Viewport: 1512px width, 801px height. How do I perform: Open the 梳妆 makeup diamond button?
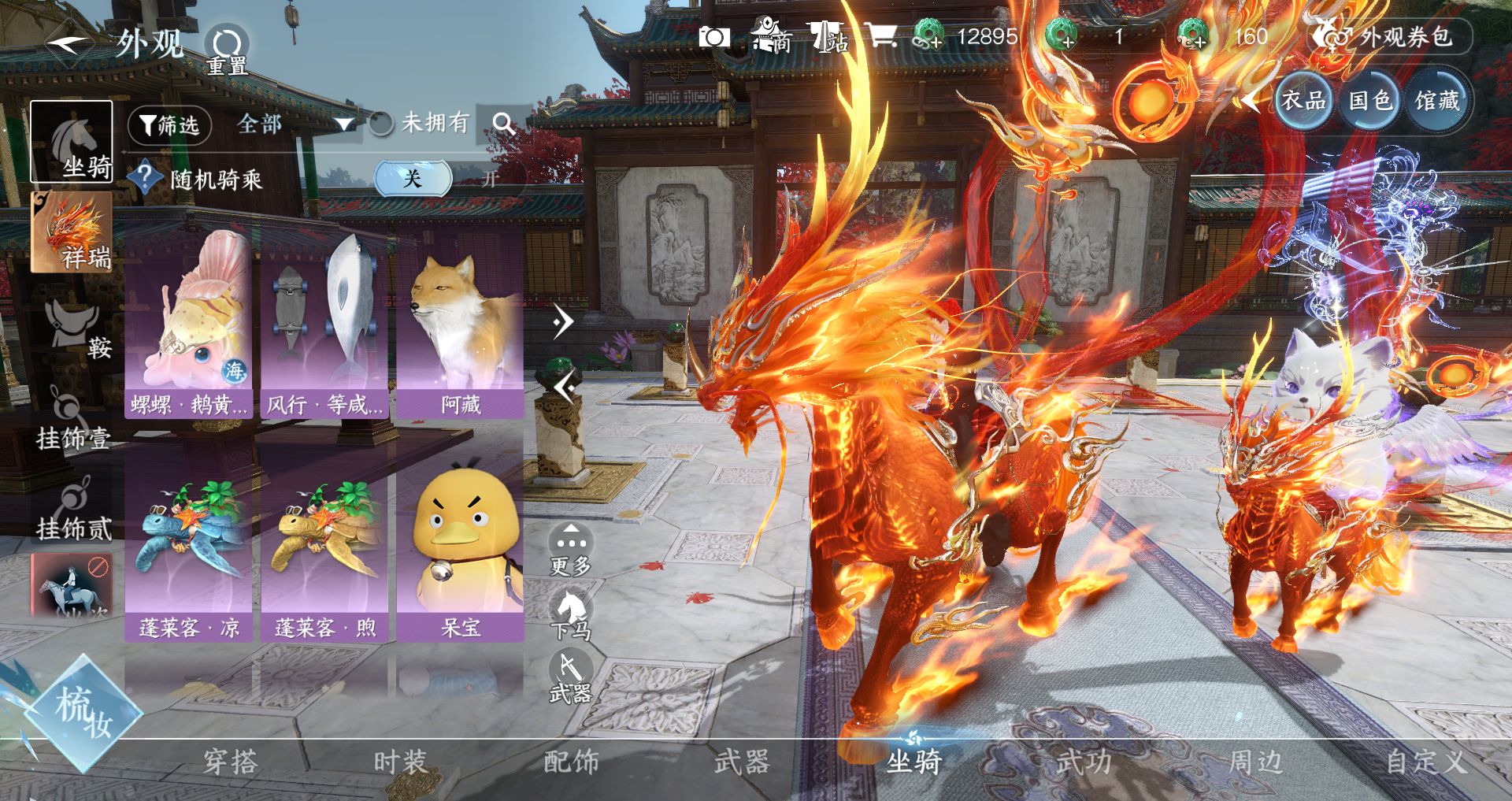[83, 713]
